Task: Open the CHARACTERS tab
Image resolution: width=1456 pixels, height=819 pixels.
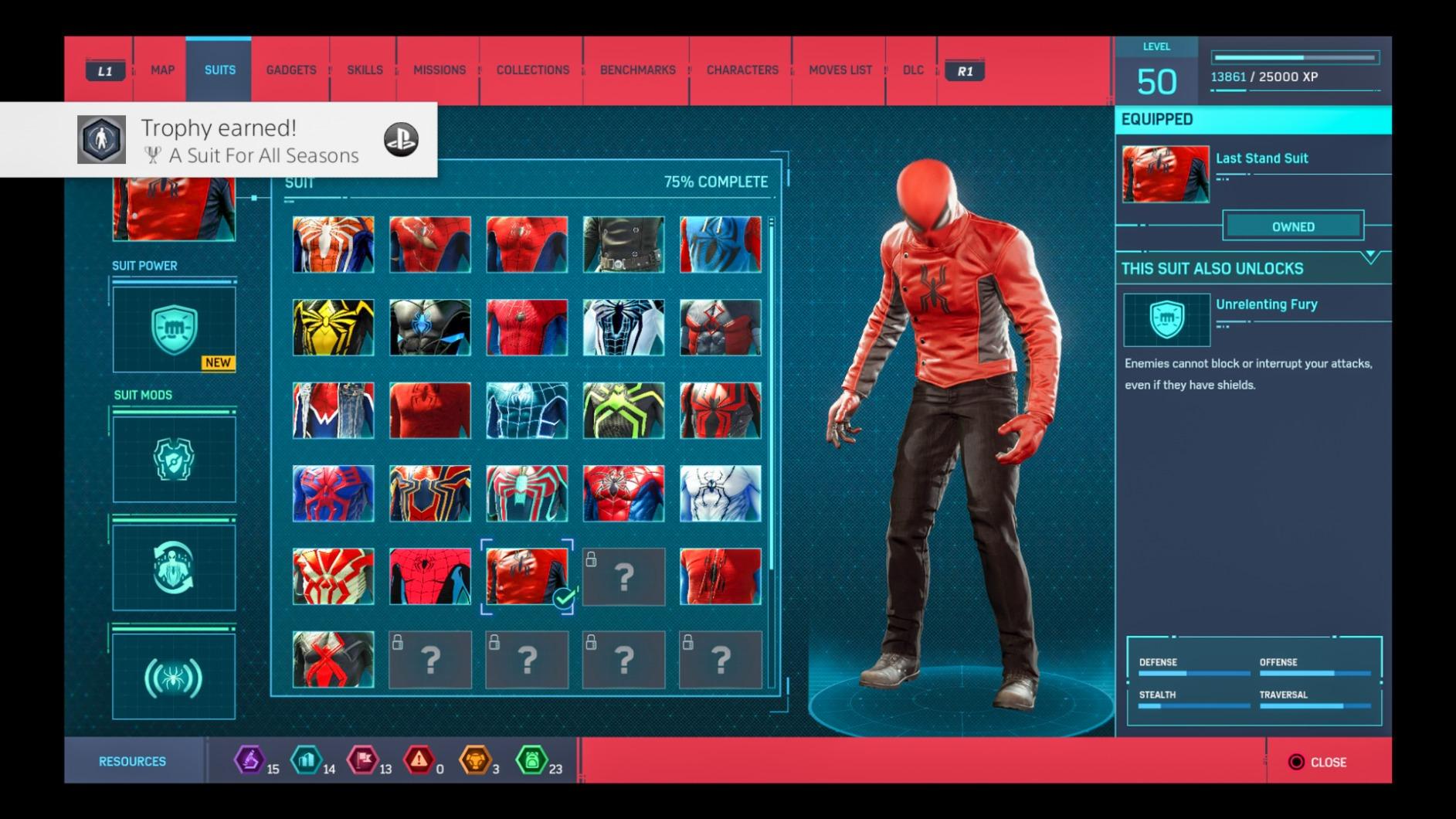Action: (x=742, y=70)
